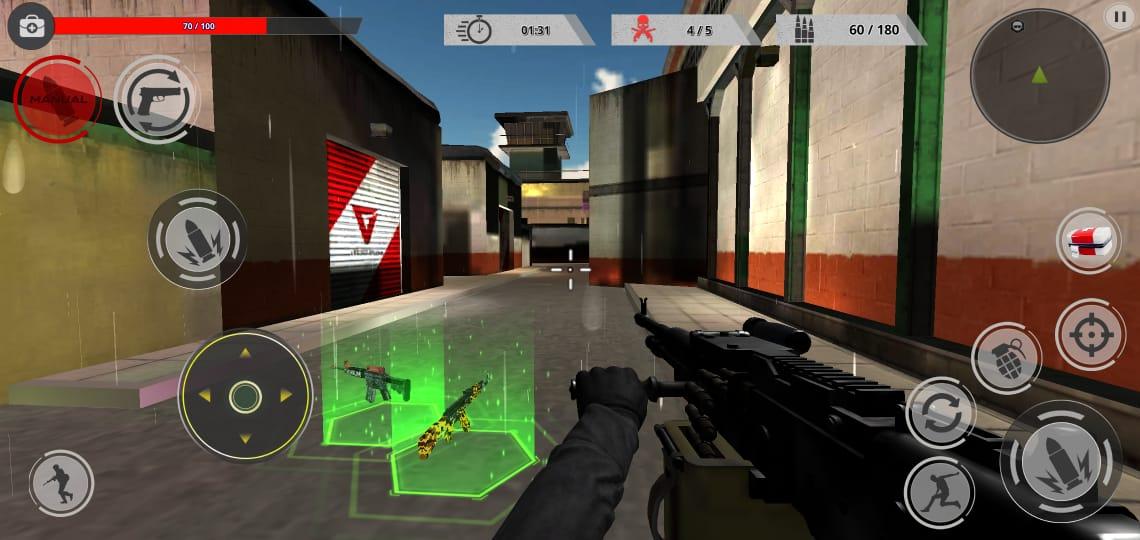Tap the circular radar minimap
Viewport: 1140px width, 540px height.
(1039, 75)
